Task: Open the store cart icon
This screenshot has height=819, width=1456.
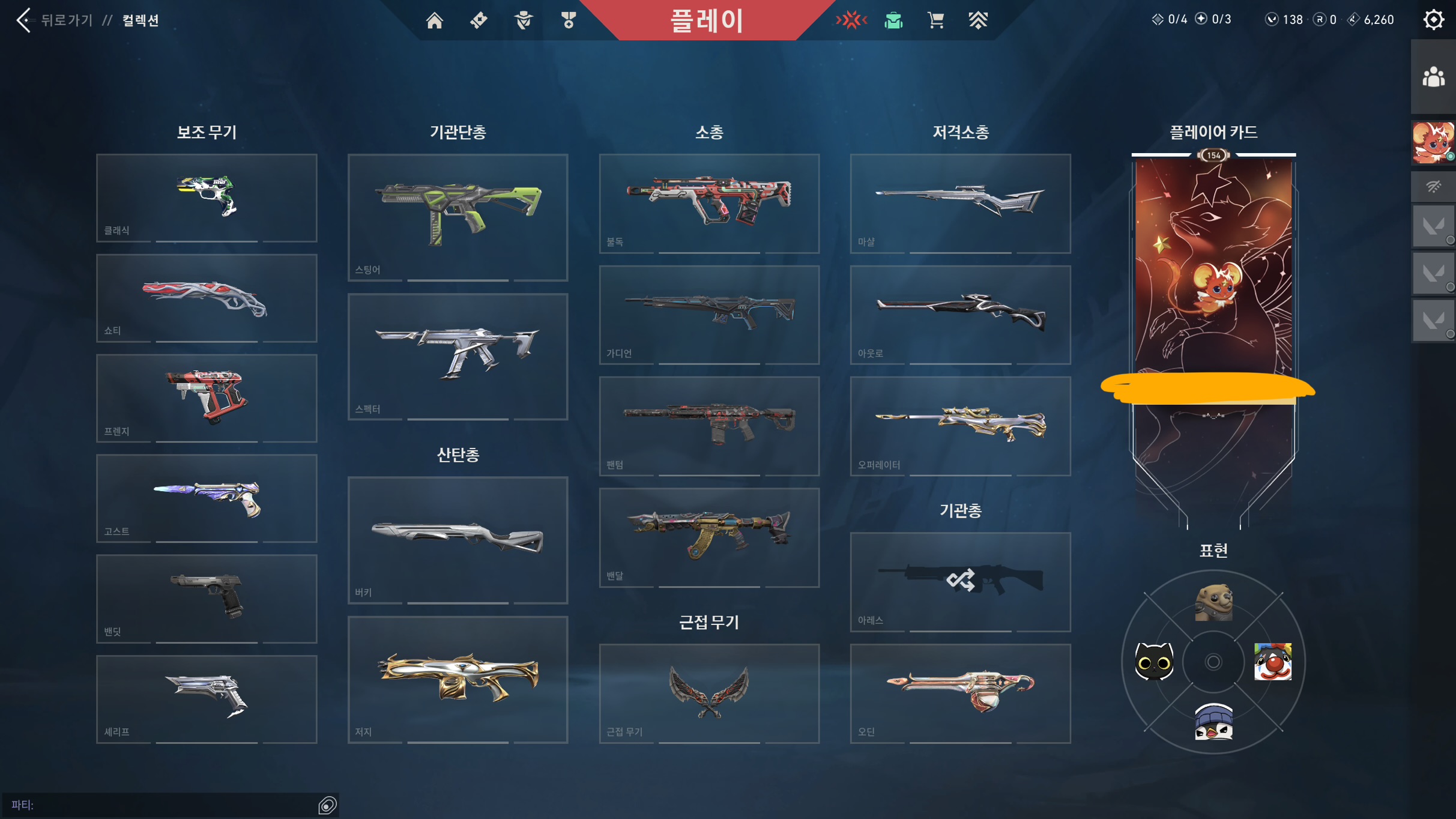Action: tap(935, 20)
